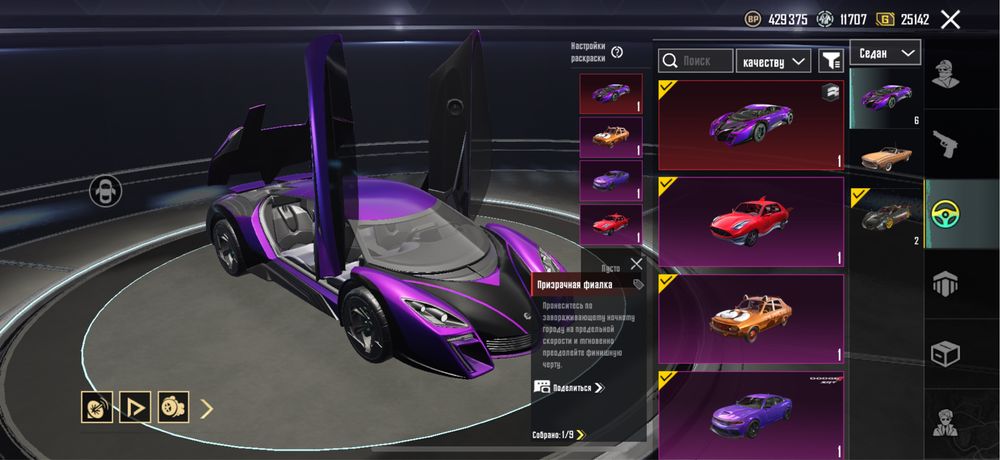This screenshot has height=460, width=1000.
Task: Click the Поиск search field
Action: pyautogui.click(x=696, y=61)
